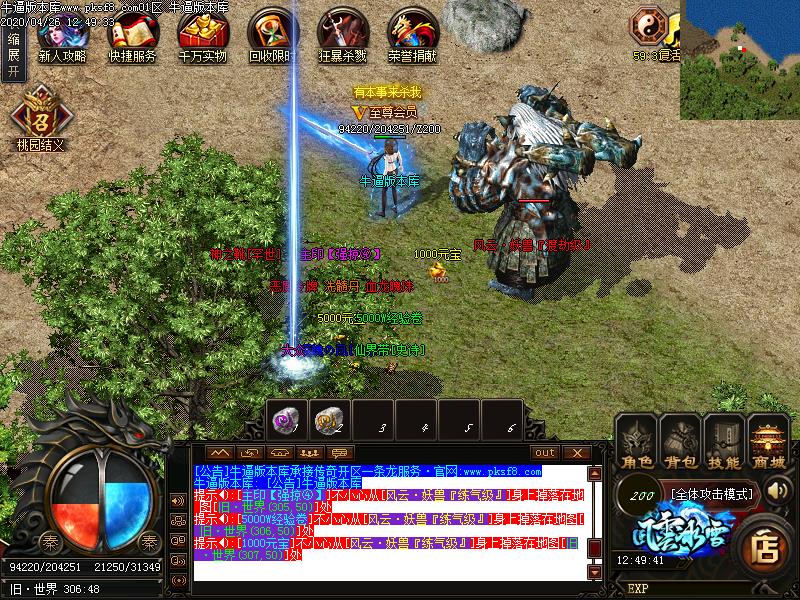Click the chat panel's out button
800x600 pixels.
544,452
